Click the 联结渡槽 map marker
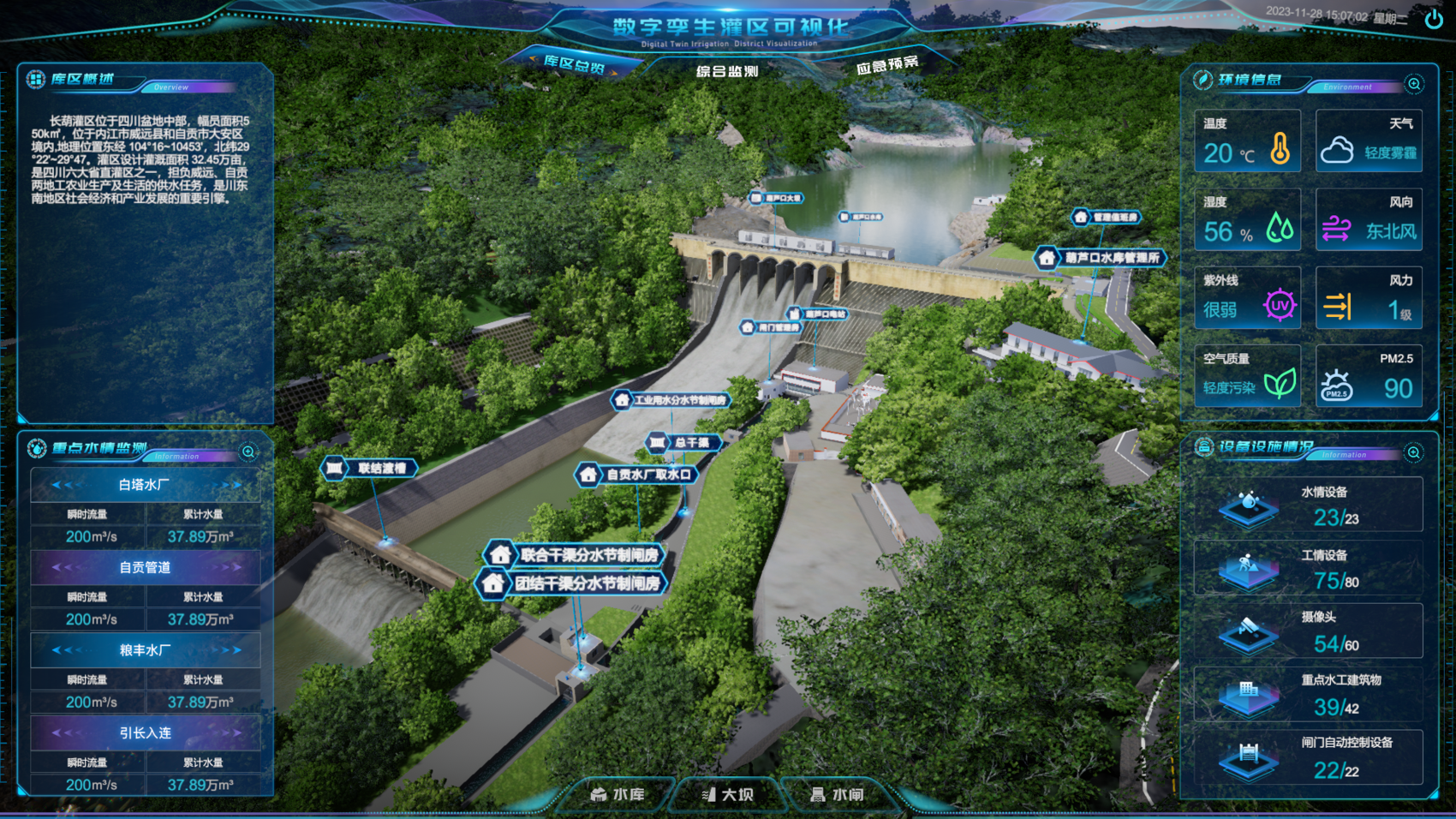 [370, 468]
